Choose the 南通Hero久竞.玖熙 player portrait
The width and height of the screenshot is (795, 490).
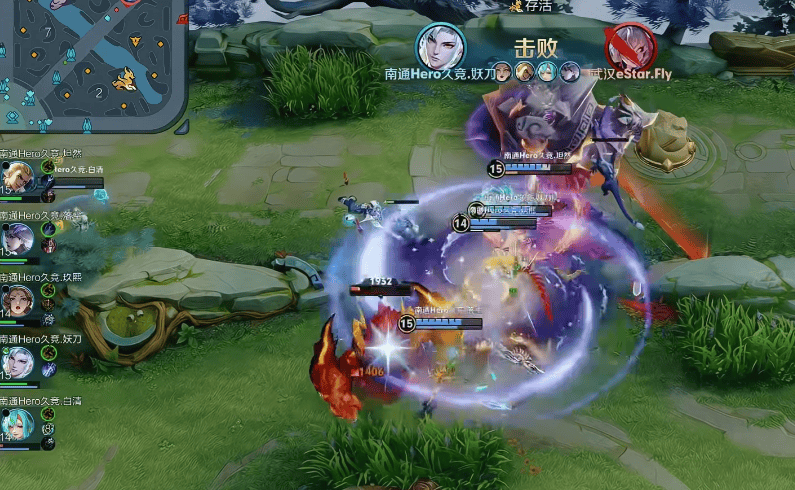pyautogui.click(x=18, y=299)
